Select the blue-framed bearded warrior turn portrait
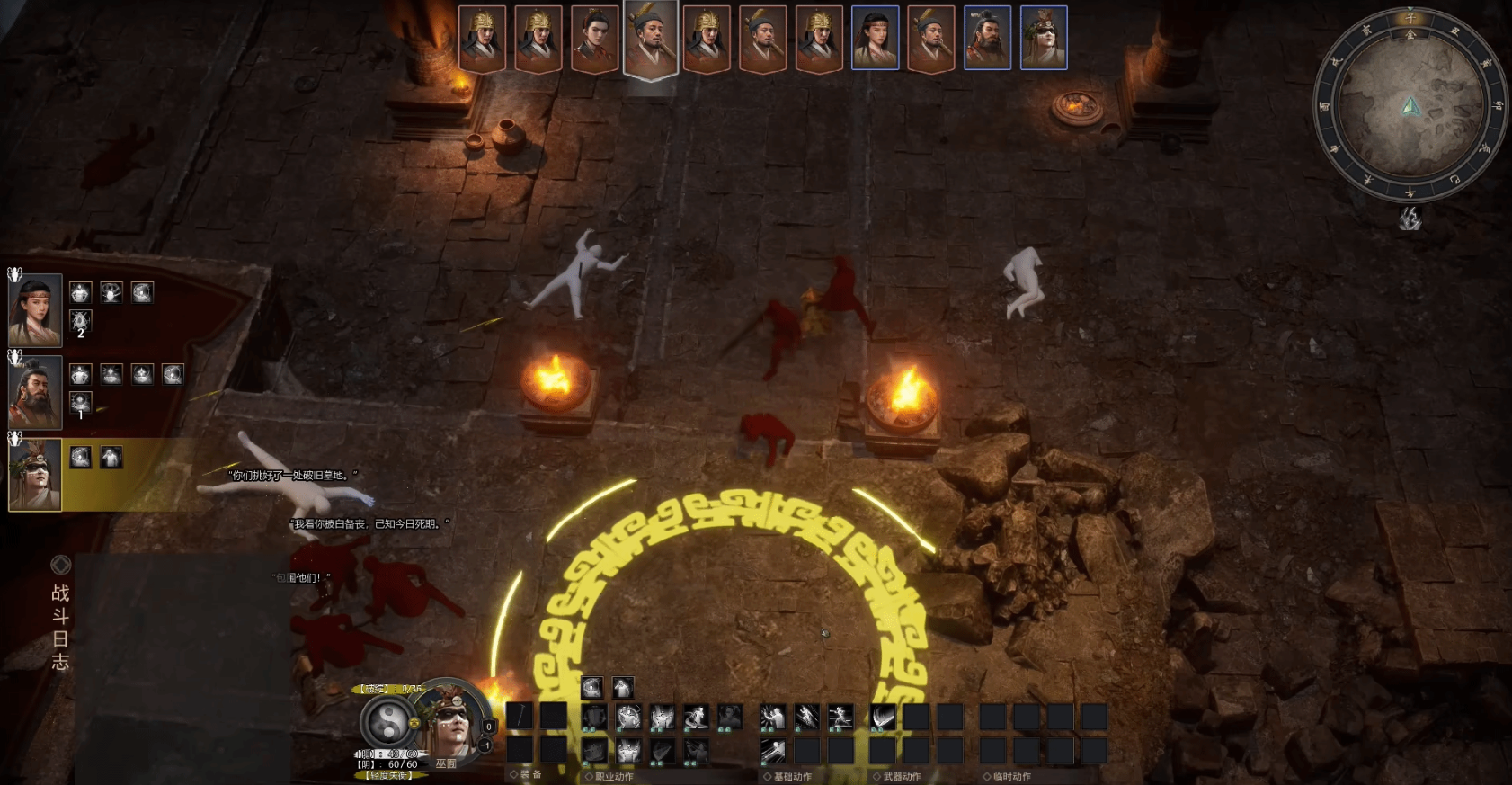Screen dimensions: 1512x785 [987, 39]
